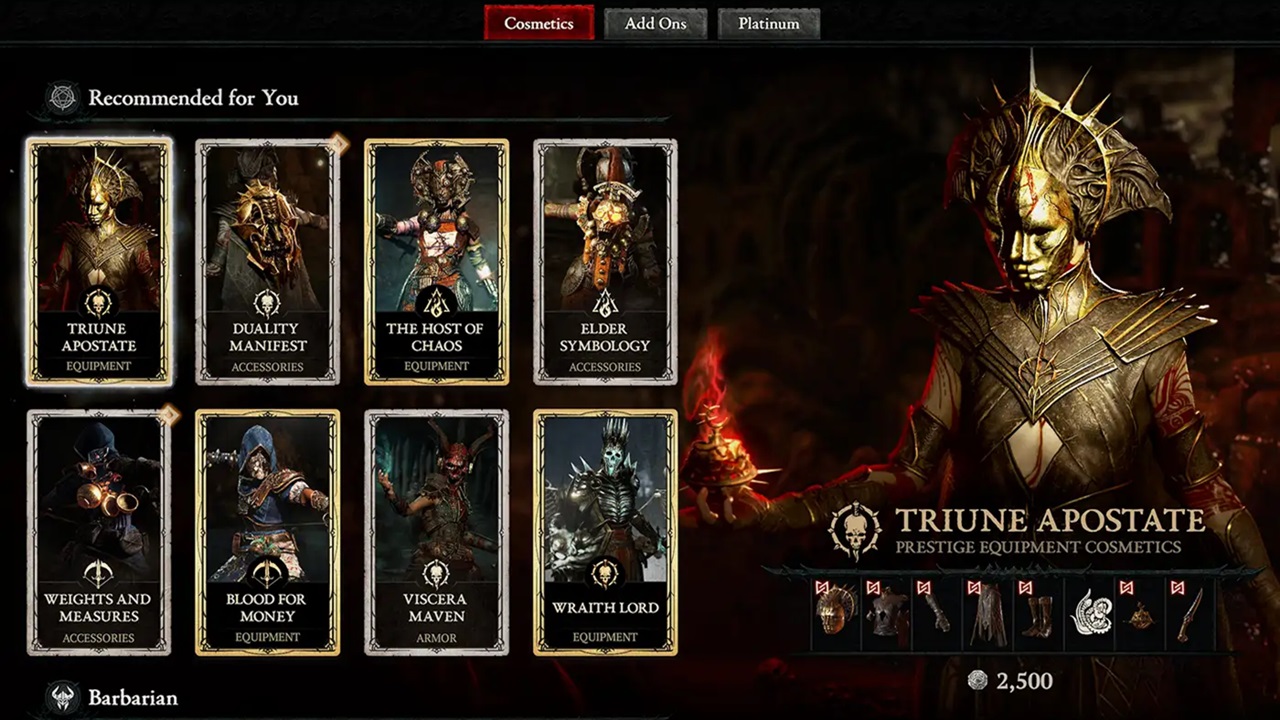Toggle the red marker on the dagger slot
Viewport: 1280px width, 720px height.
(1177, 588)
